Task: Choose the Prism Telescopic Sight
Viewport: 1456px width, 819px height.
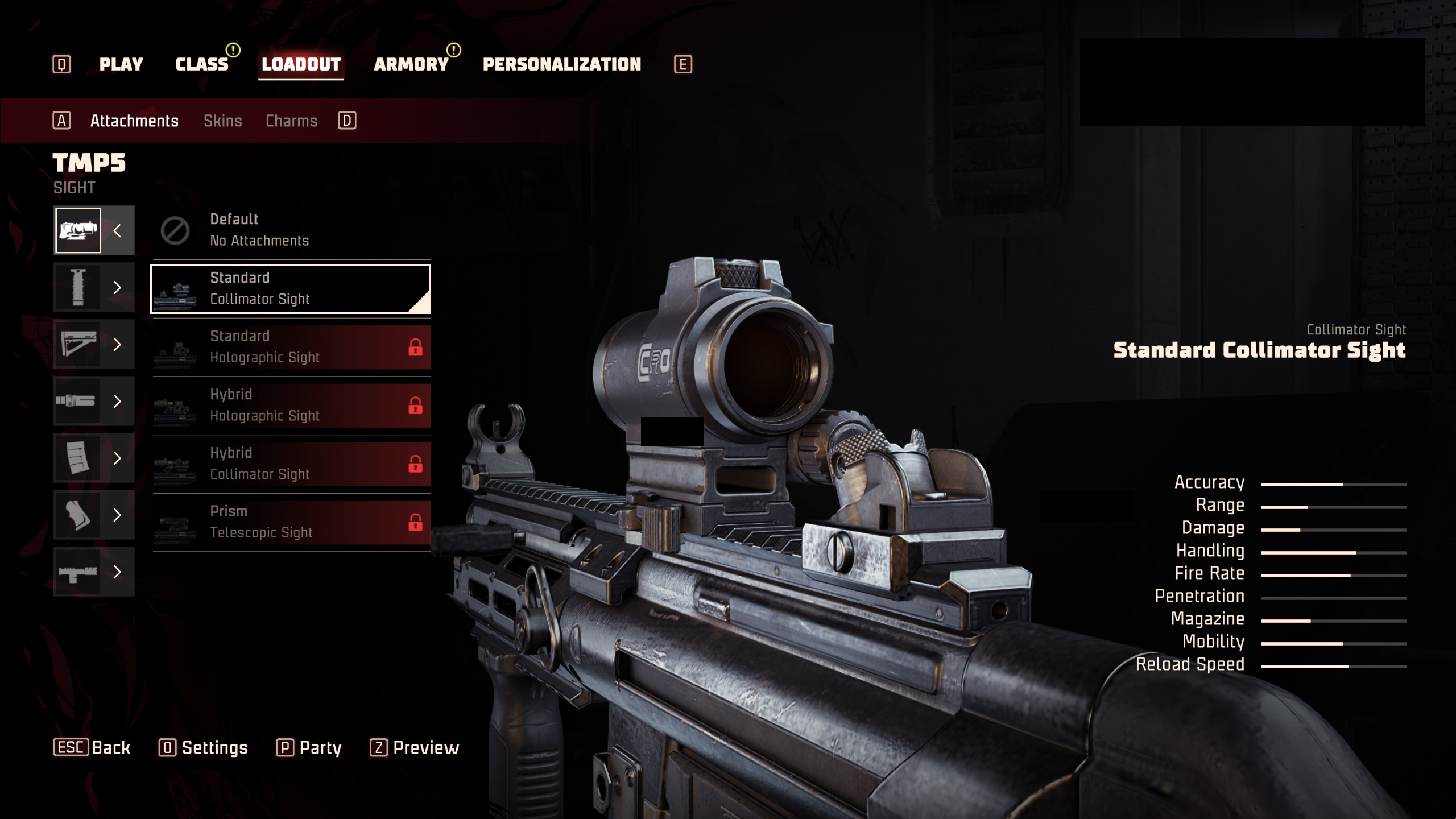Action: coord(291,522)
